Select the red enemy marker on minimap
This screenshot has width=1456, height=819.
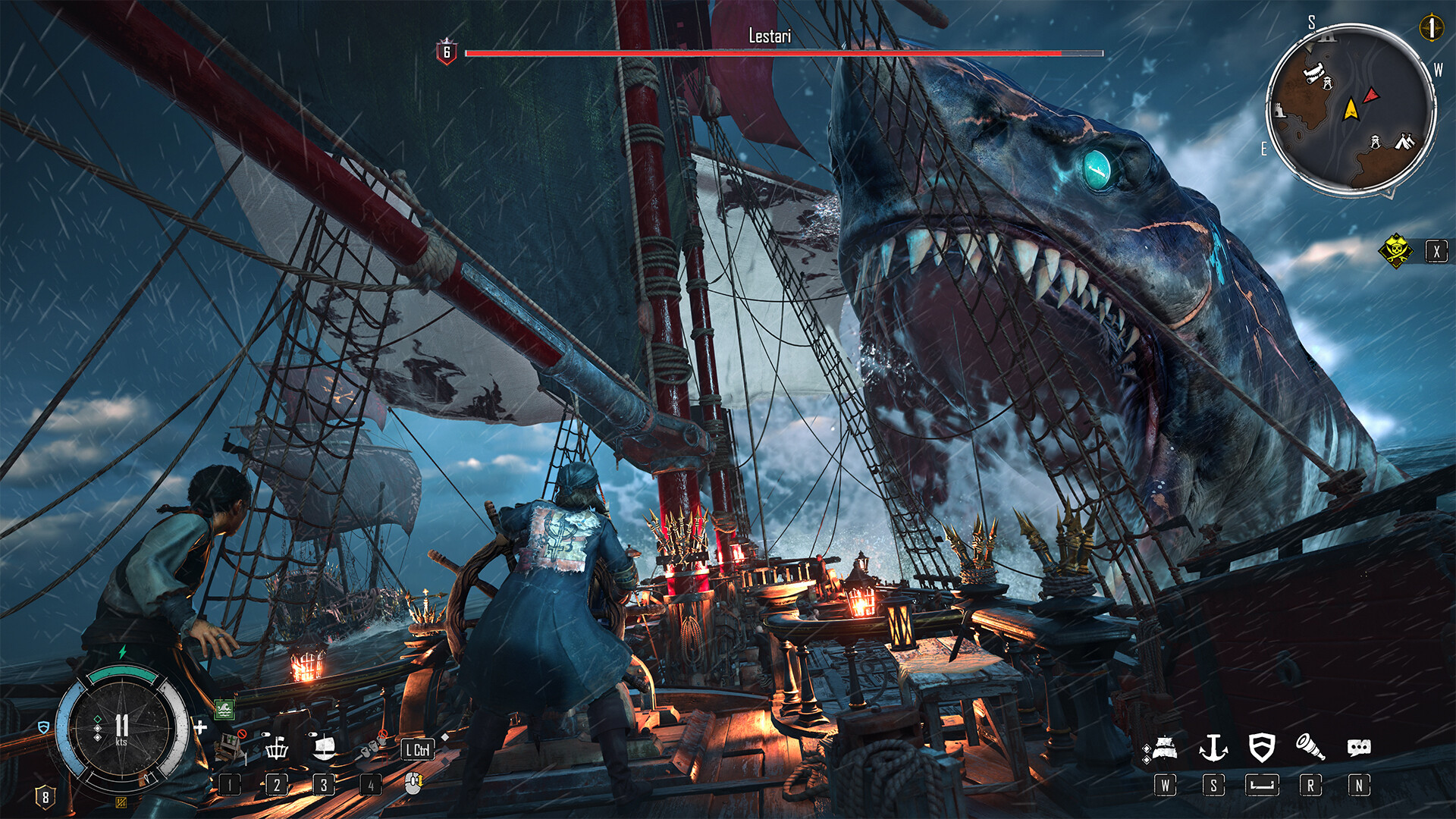point(1371,96)
